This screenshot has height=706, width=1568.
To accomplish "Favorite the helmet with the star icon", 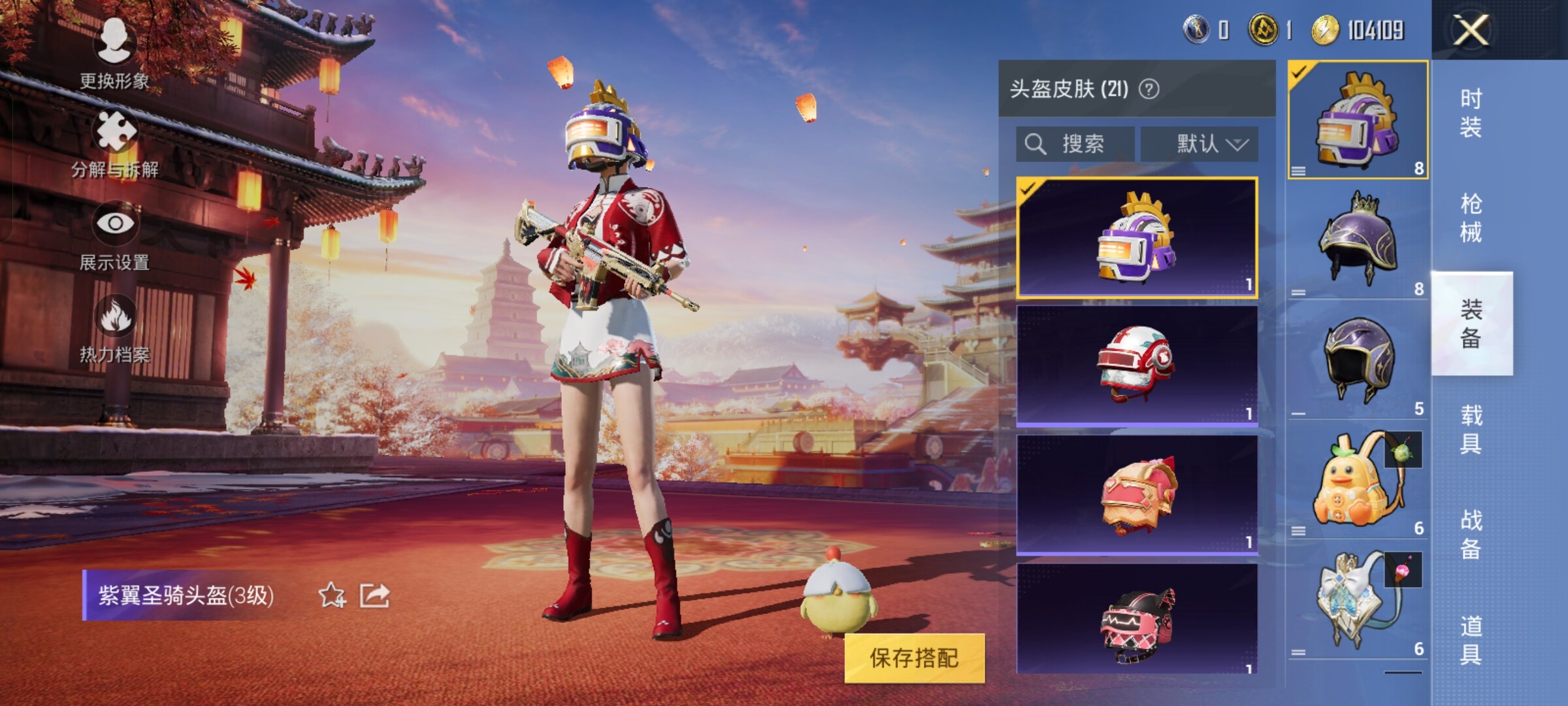I will coord(332,596).
